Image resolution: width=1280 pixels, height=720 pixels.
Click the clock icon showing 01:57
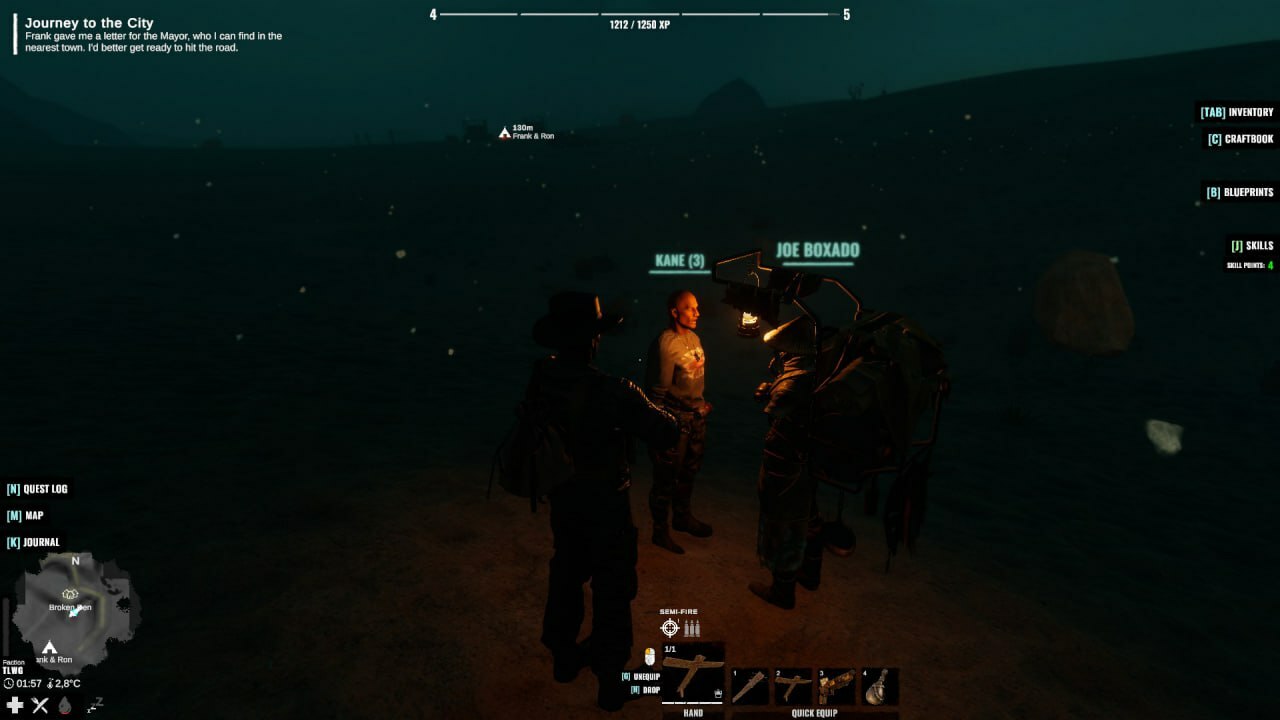pos(10,684)
